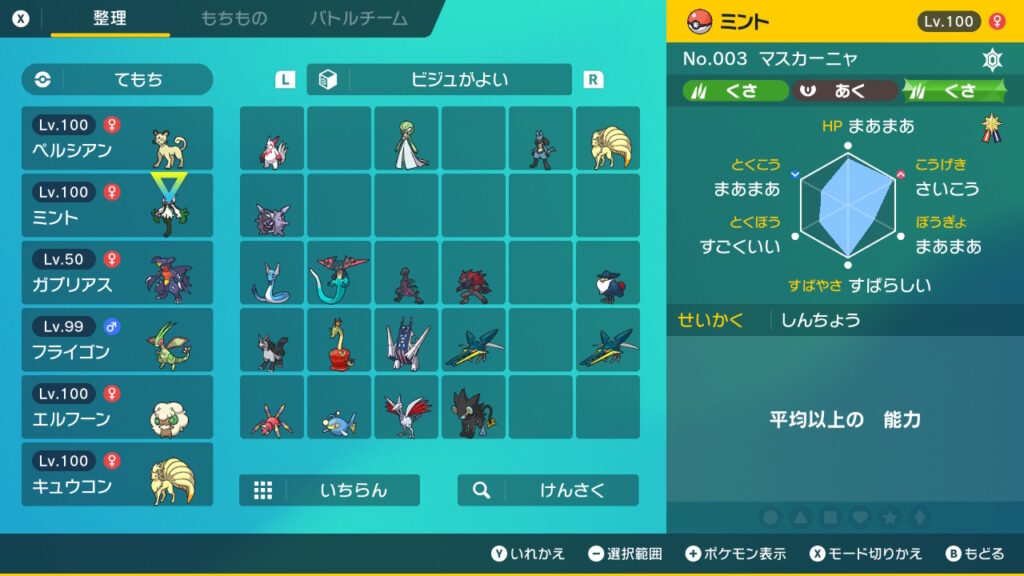Click the ビジュがよい box name header
The width and height of the screenshot is (1024, 576).
tap(439, 80)
